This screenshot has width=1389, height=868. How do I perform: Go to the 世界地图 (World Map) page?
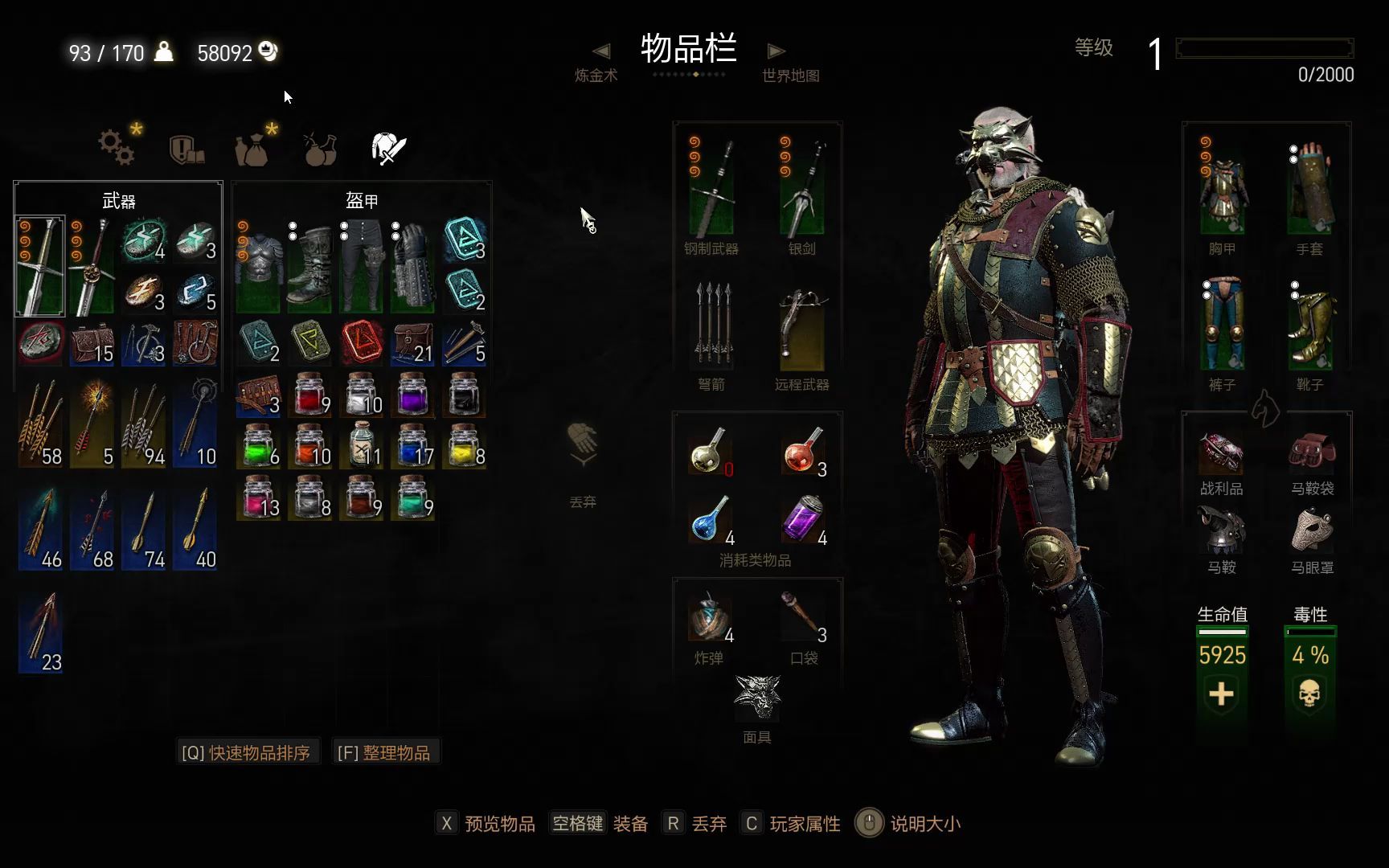789,64
